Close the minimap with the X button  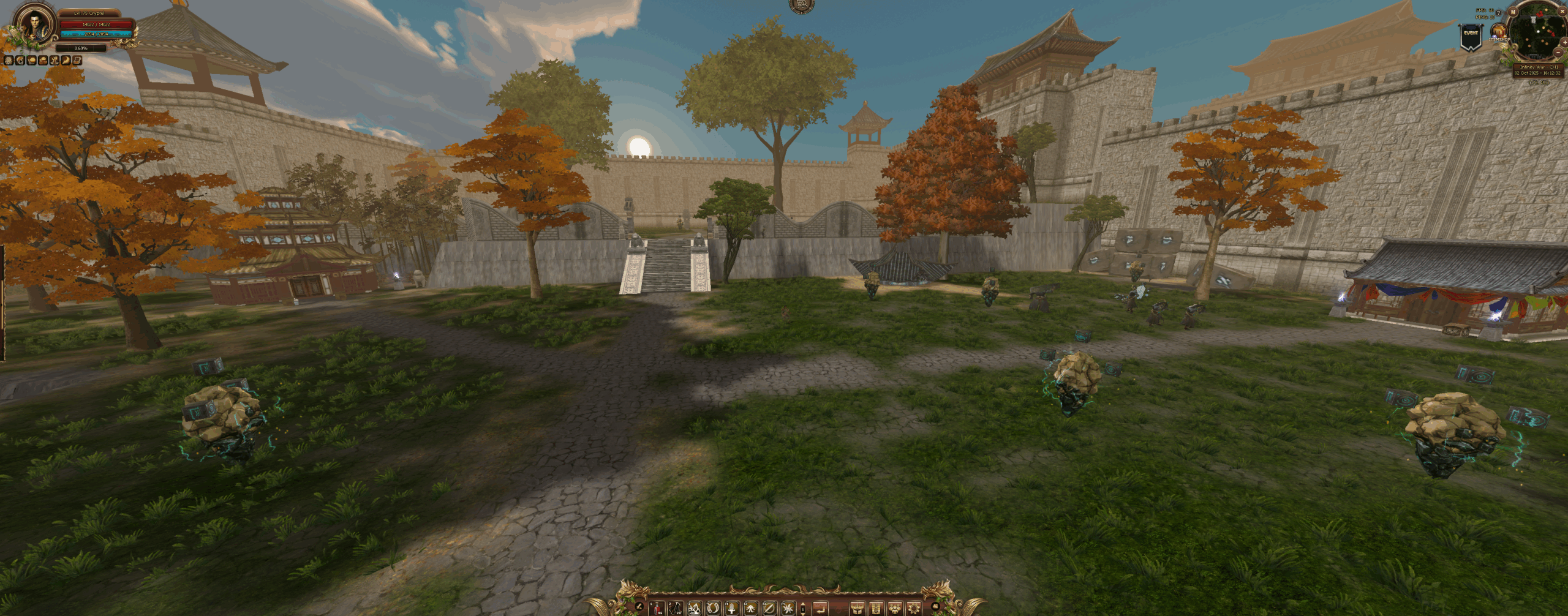[1561, 11]
